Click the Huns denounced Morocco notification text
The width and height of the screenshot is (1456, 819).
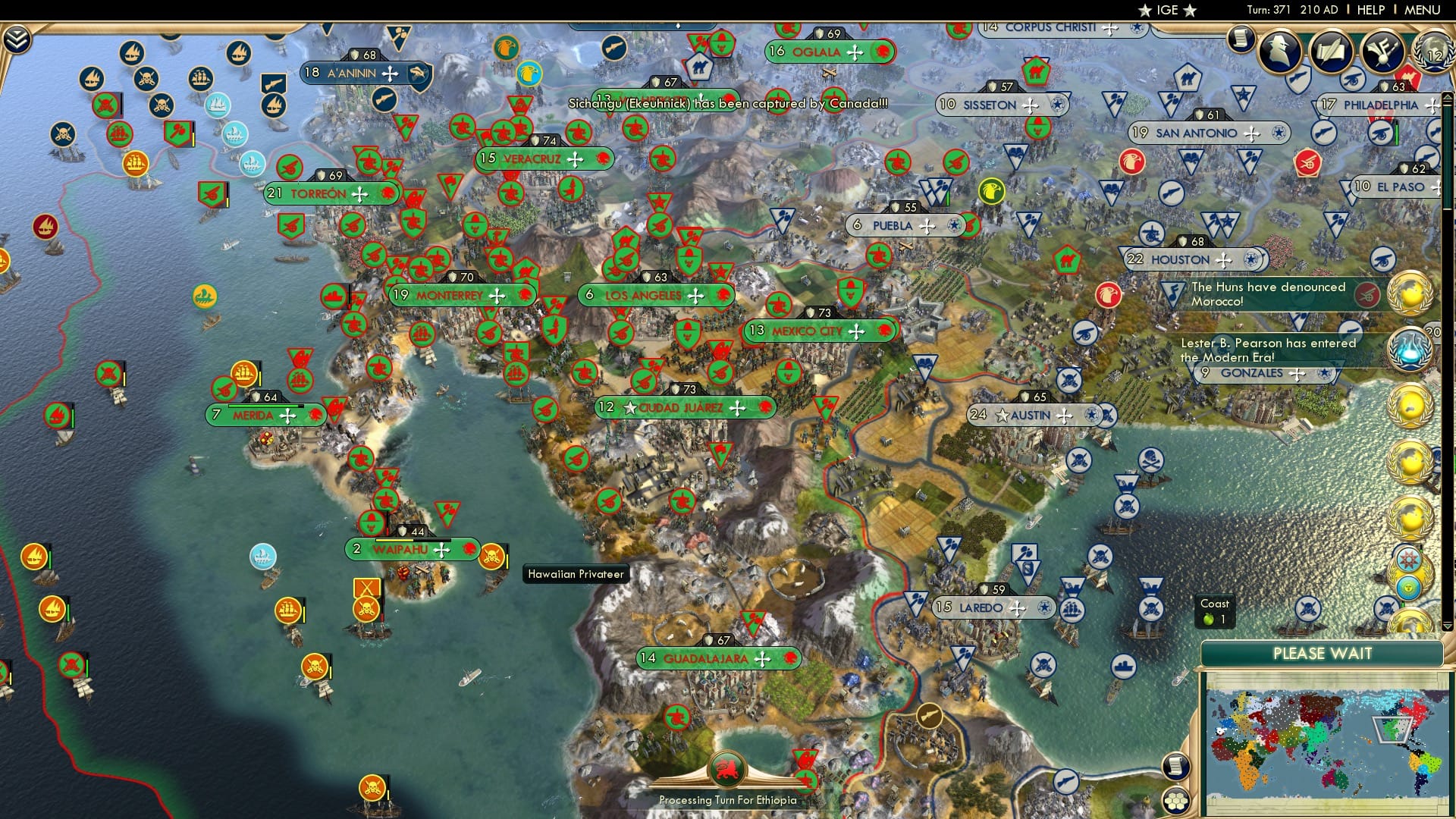1266,294
